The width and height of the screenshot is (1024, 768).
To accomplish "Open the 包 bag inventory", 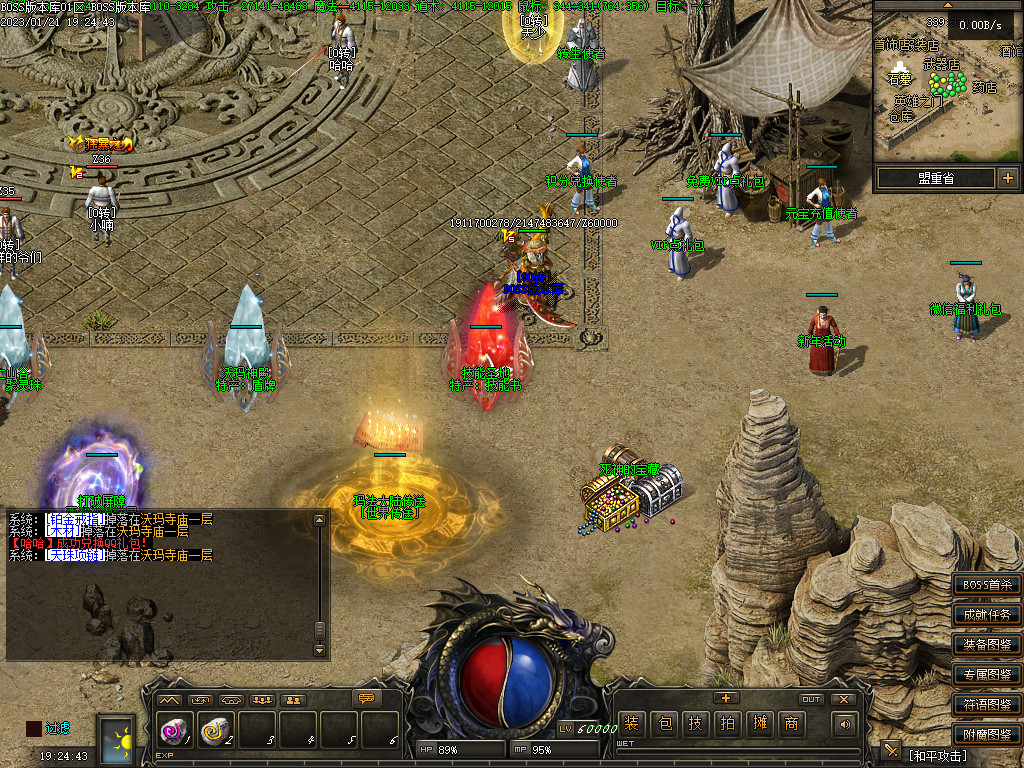I will click(x=663, y=724).
